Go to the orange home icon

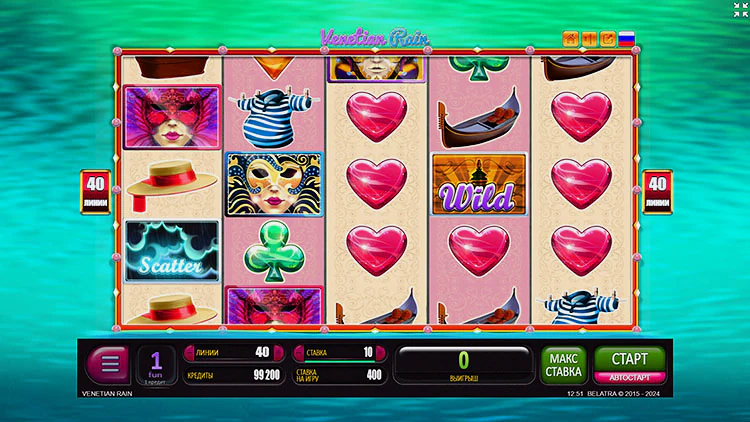(571, 40)
